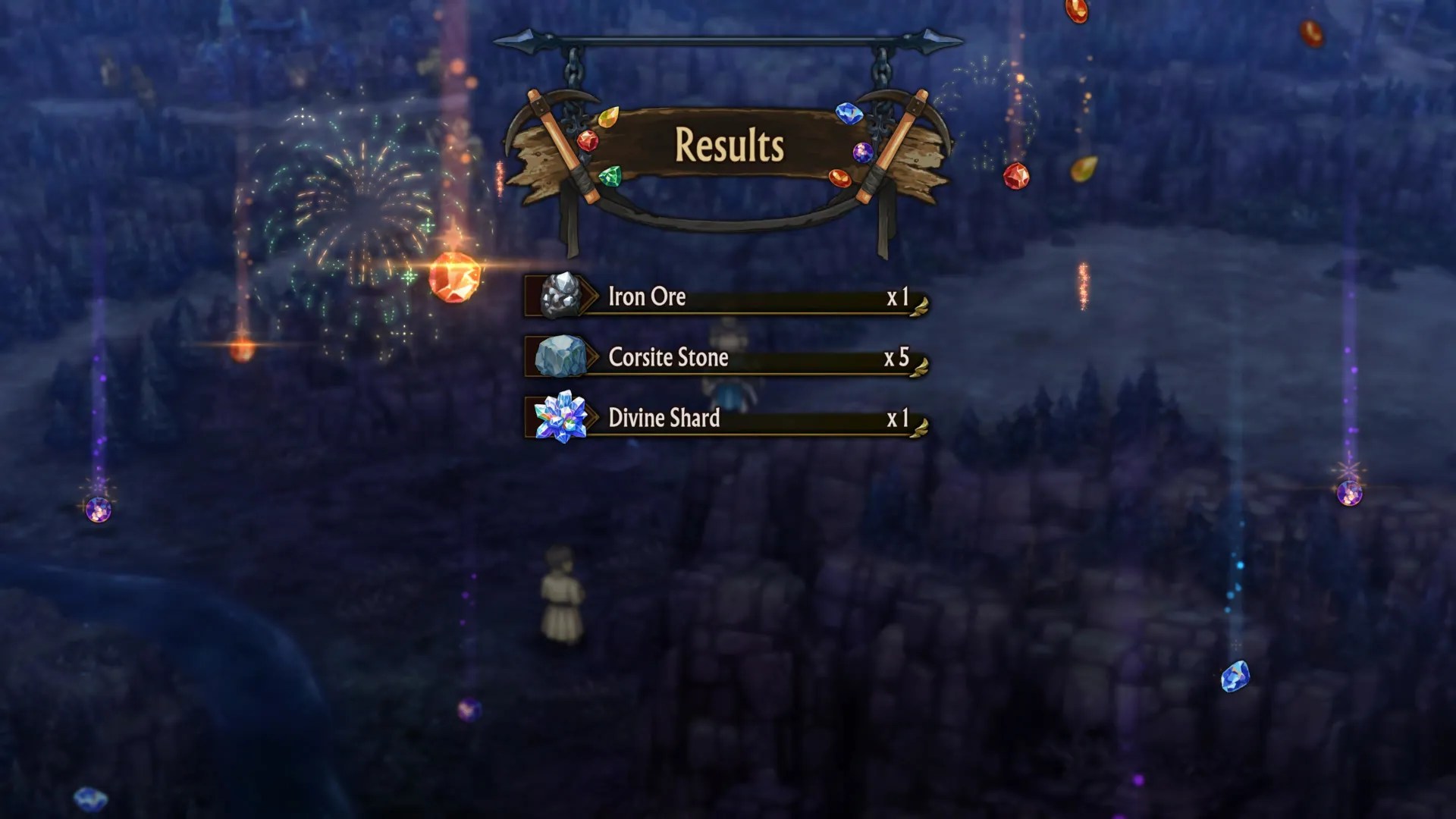Click the Results banner title
Viewport: 1456px width, 819px height.
tap(730, 143)
